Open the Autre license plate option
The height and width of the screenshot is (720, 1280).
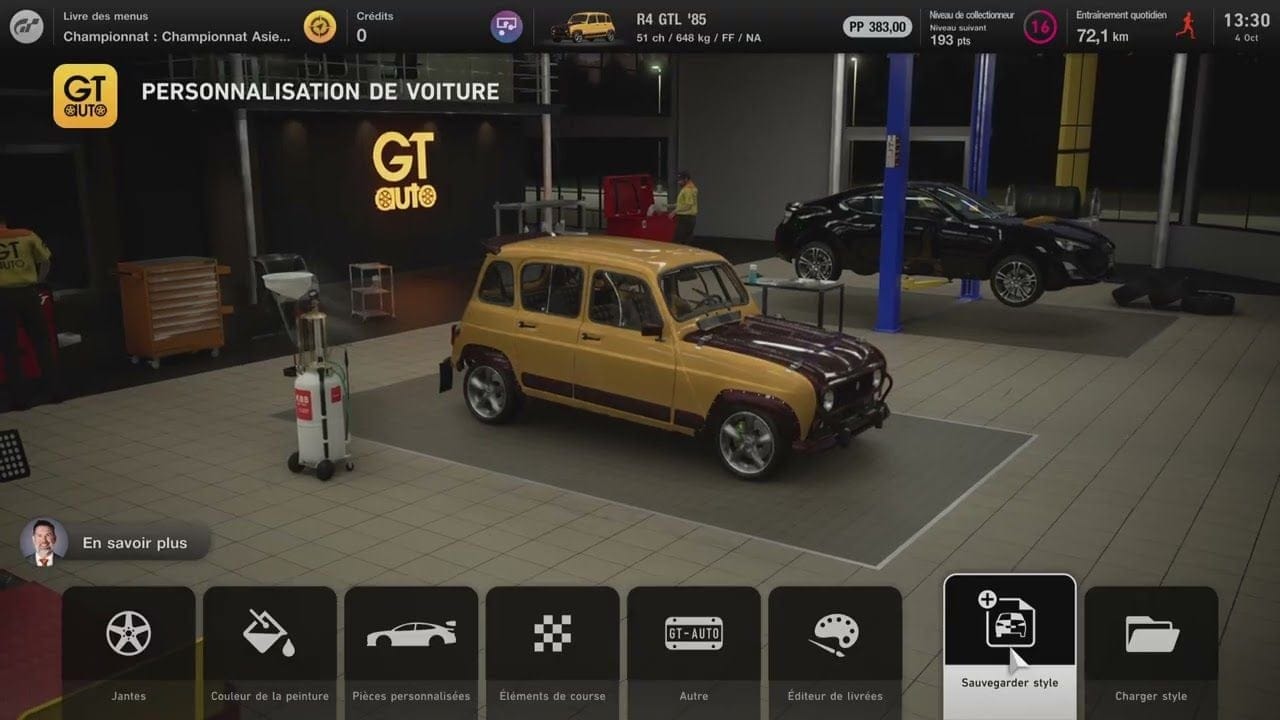pyautogui.click(x=693, y=650)
